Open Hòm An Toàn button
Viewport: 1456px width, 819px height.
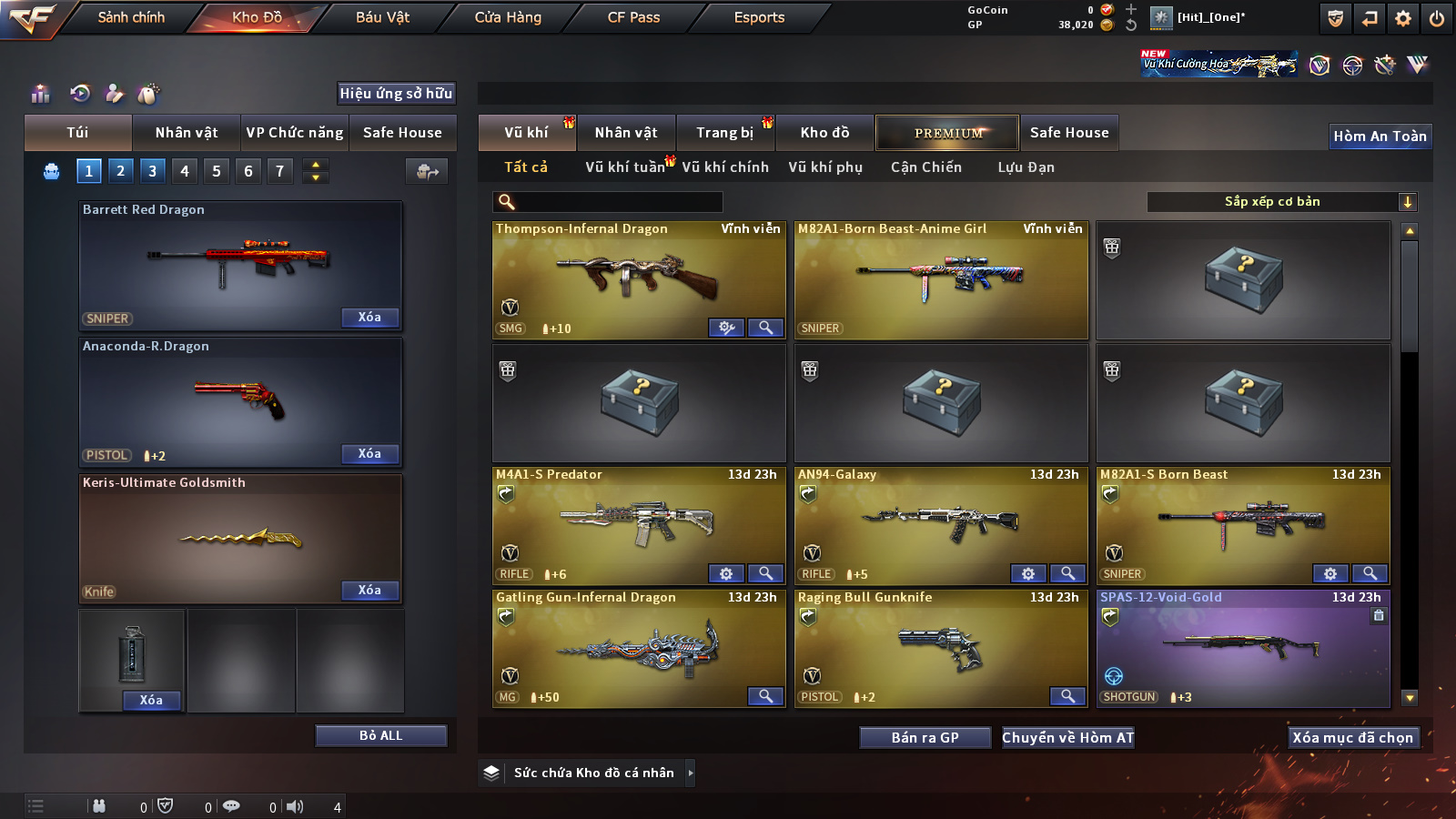coord(1380,136)
